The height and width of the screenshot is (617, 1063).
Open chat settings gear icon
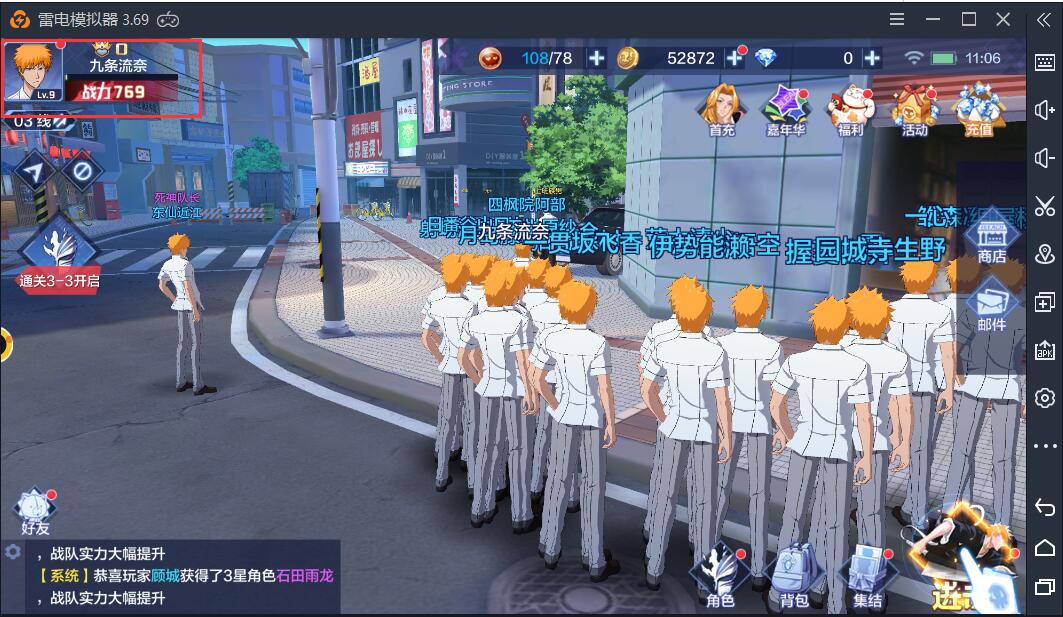click(13, 552)
